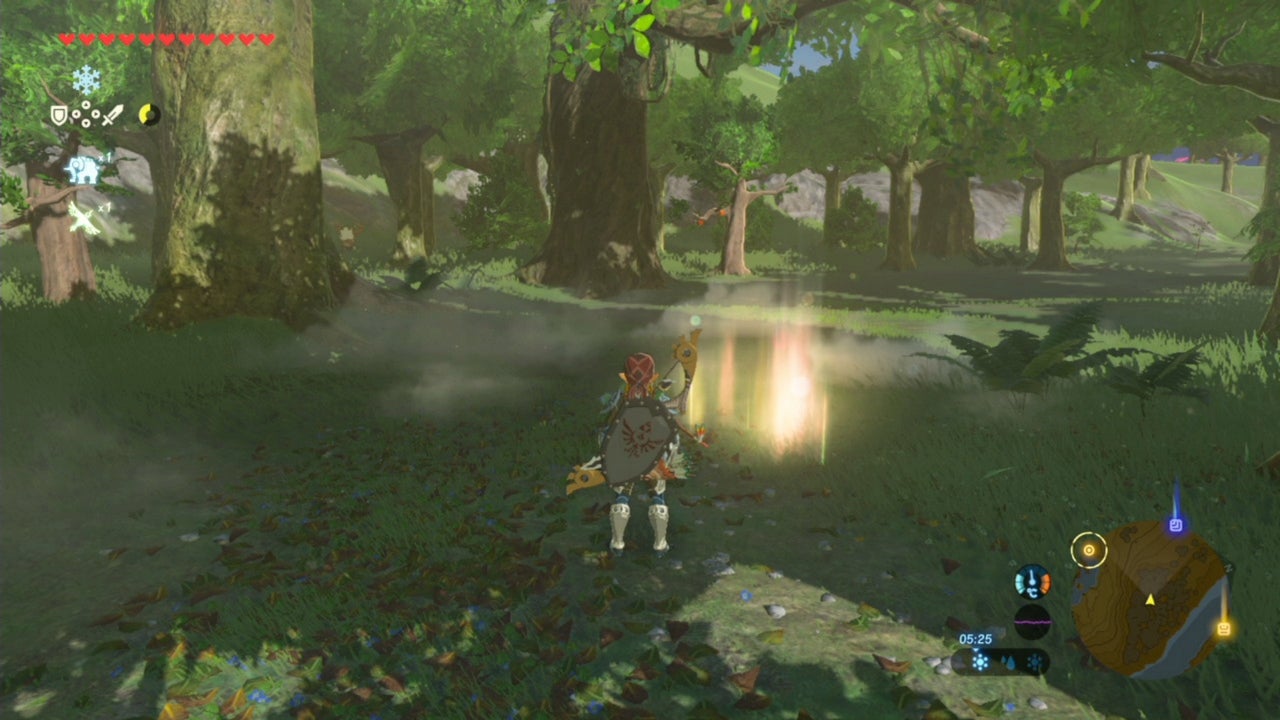Viewport: 1280px width, 720px height.
Task: Toggle the snowflake weather forecast indicator
Action: pos(980,661)
